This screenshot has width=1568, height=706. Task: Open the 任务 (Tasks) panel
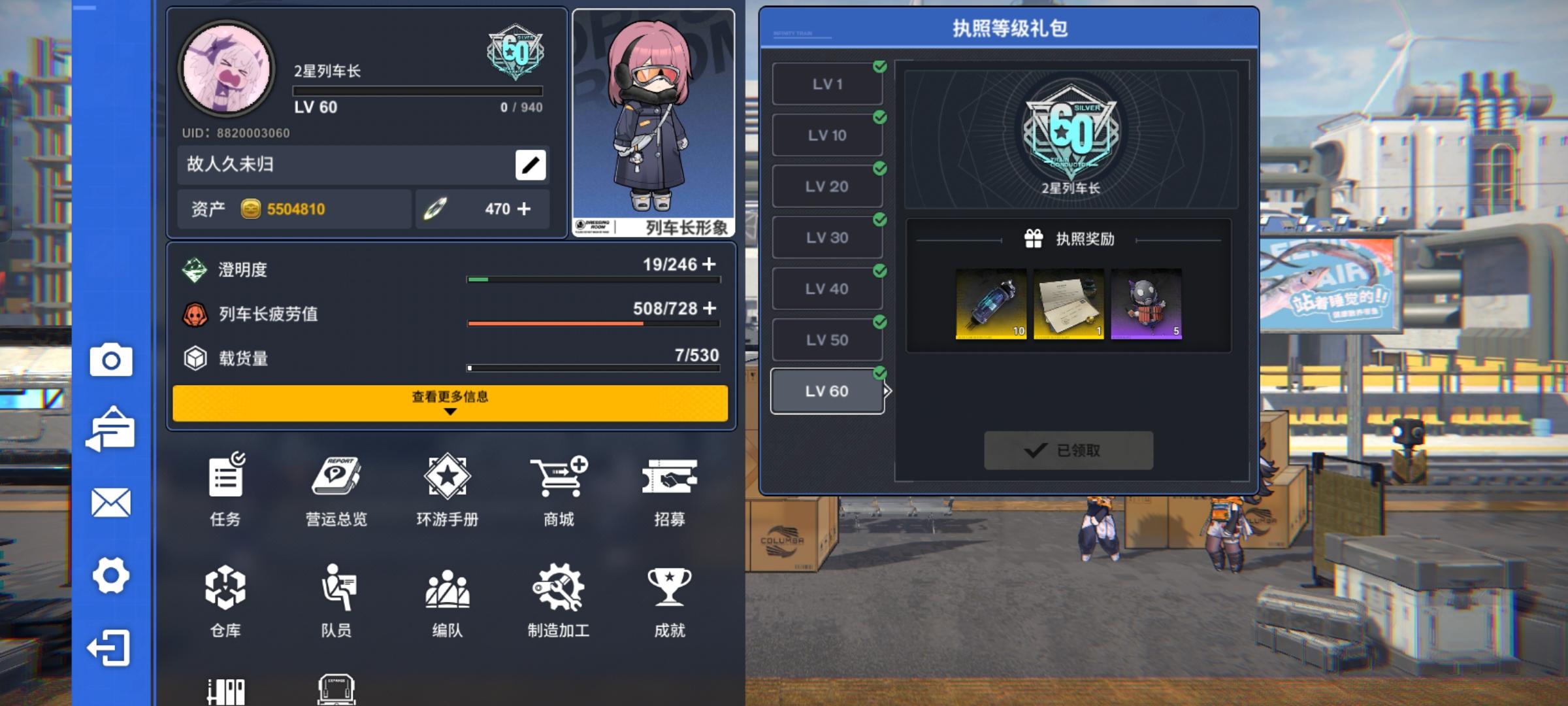[225, 477]
